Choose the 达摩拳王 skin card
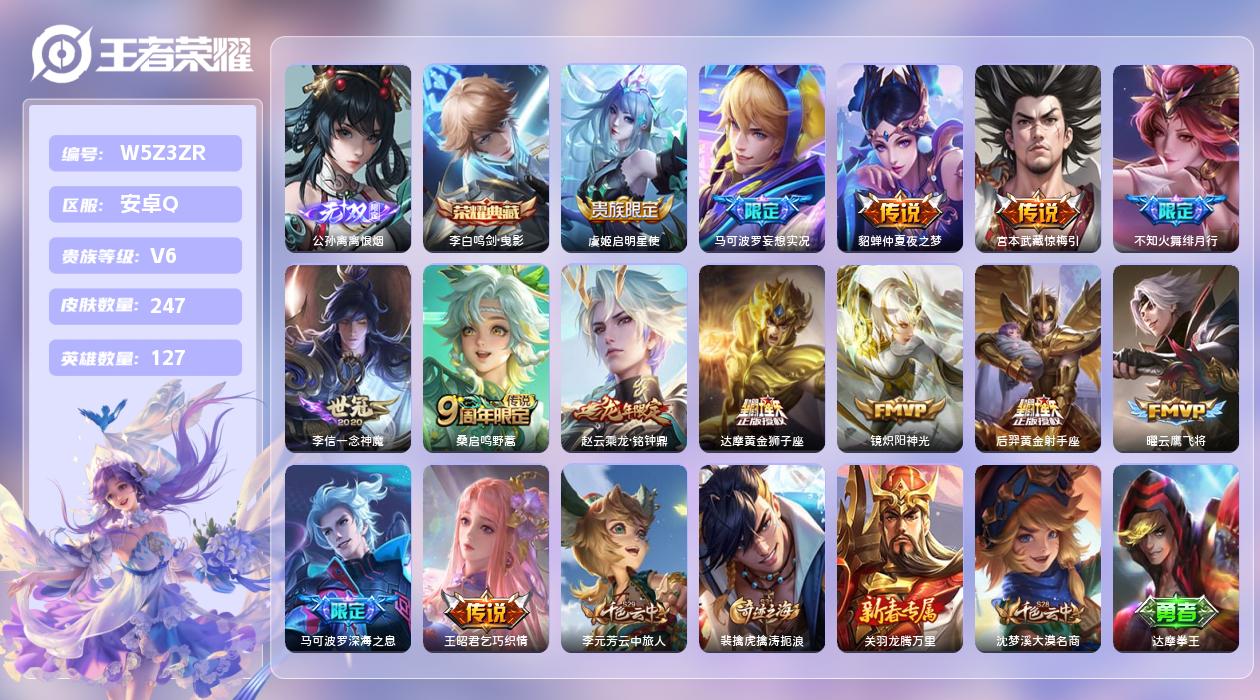This screenshot has height=700, width=1260. click(x=1176, y=558)
